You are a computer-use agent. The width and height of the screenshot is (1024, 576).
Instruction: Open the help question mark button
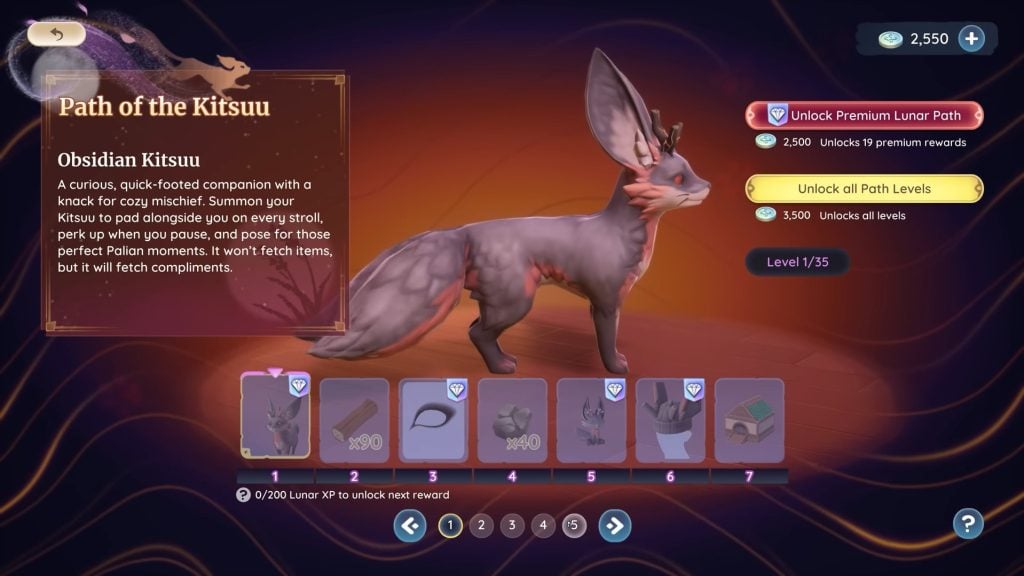968,523
